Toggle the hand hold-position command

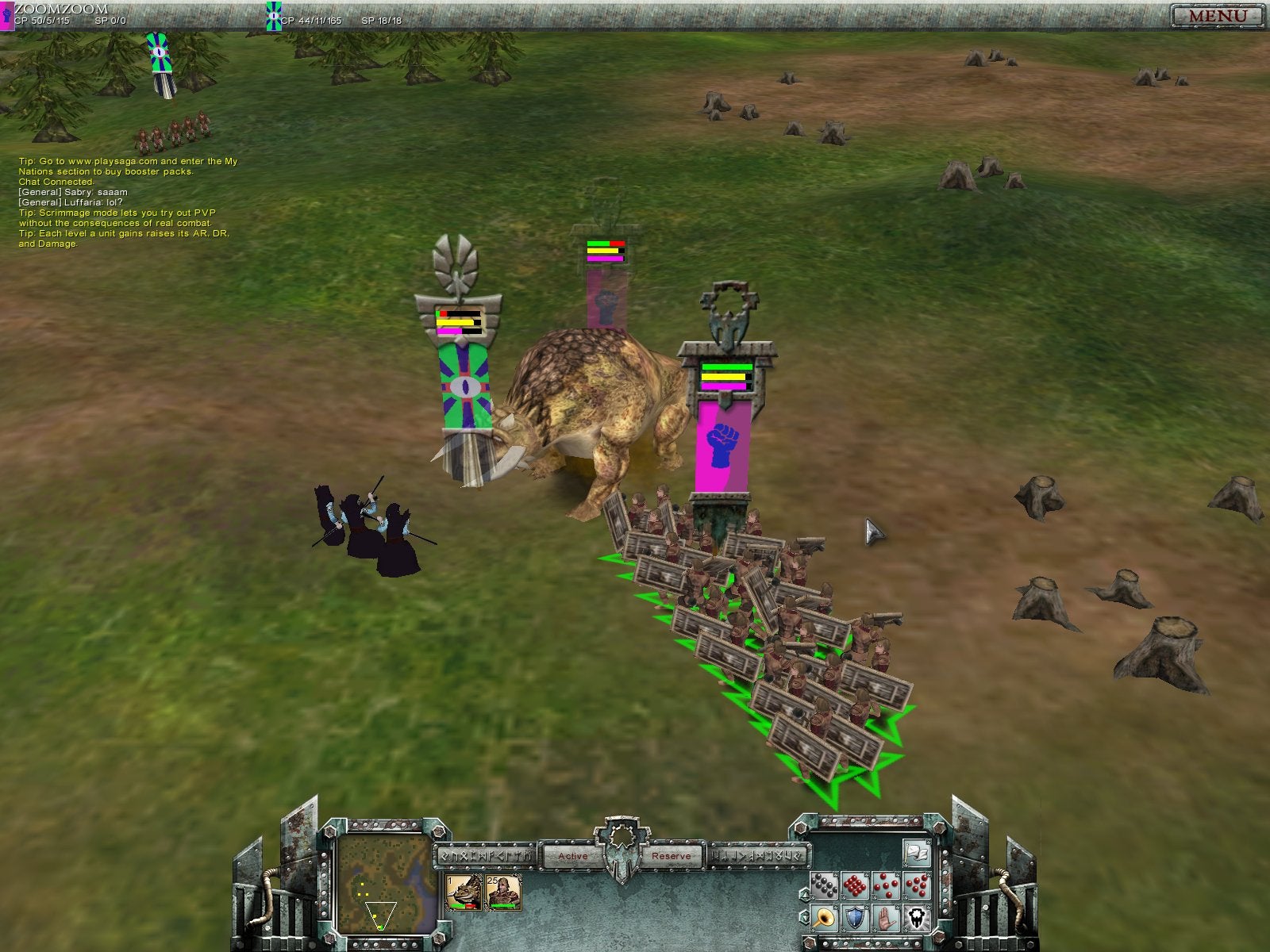(x=887, y=918)
